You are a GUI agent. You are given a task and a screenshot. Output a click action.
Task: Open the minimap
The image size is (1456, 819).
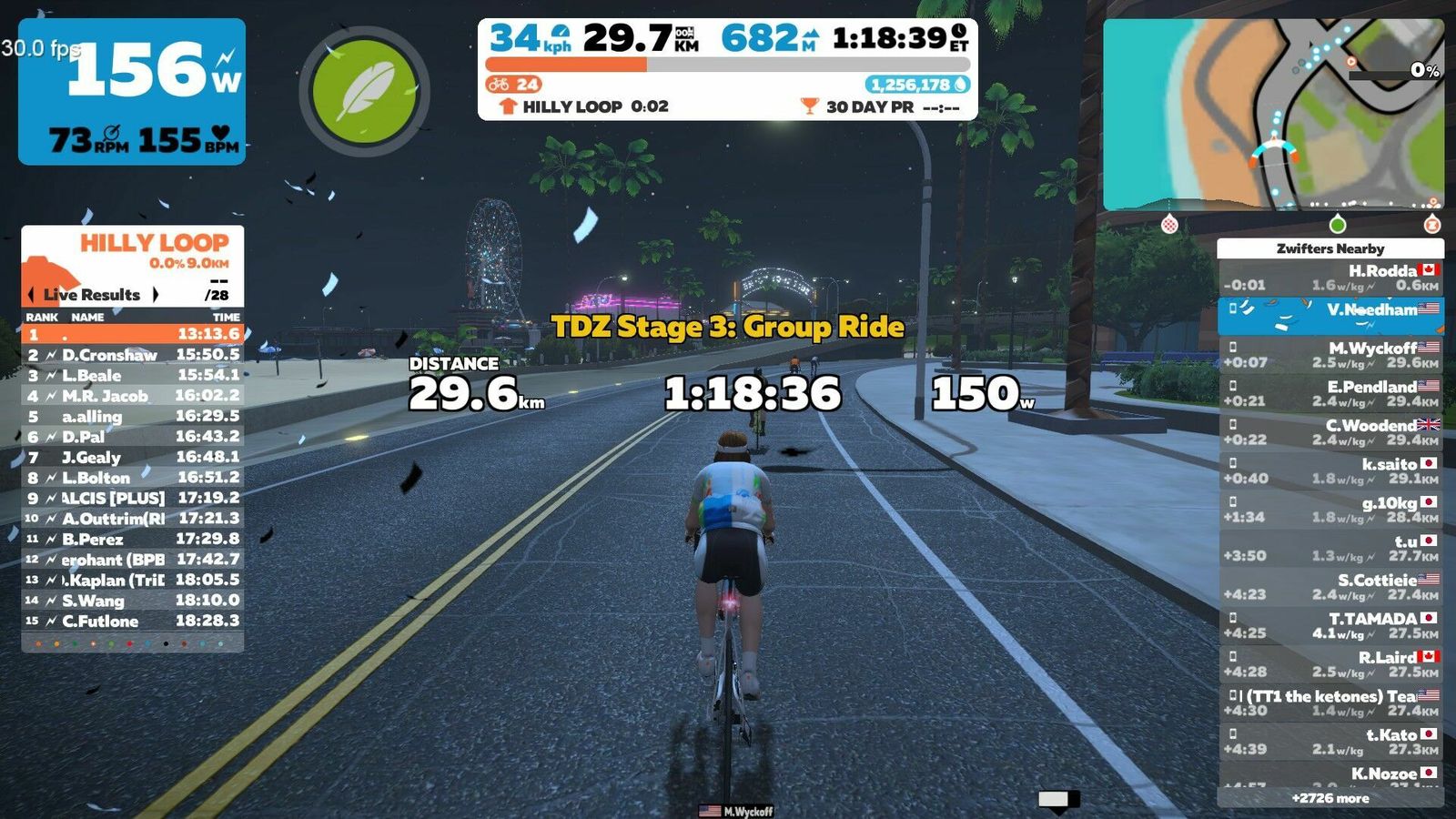pos(1272,115)
